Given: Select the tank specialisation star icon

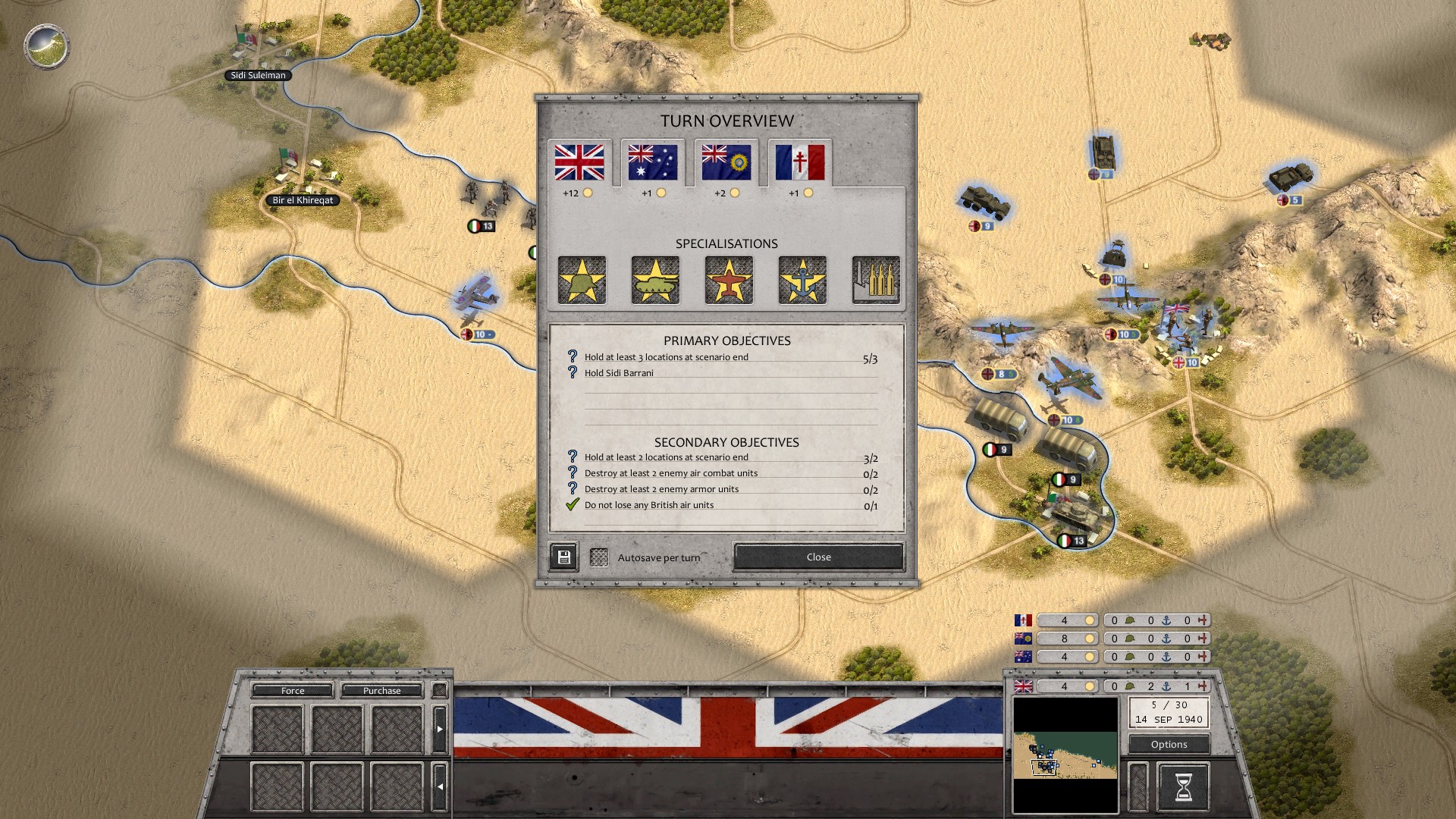Looking at the screenshot, I should tap(655, 280).
